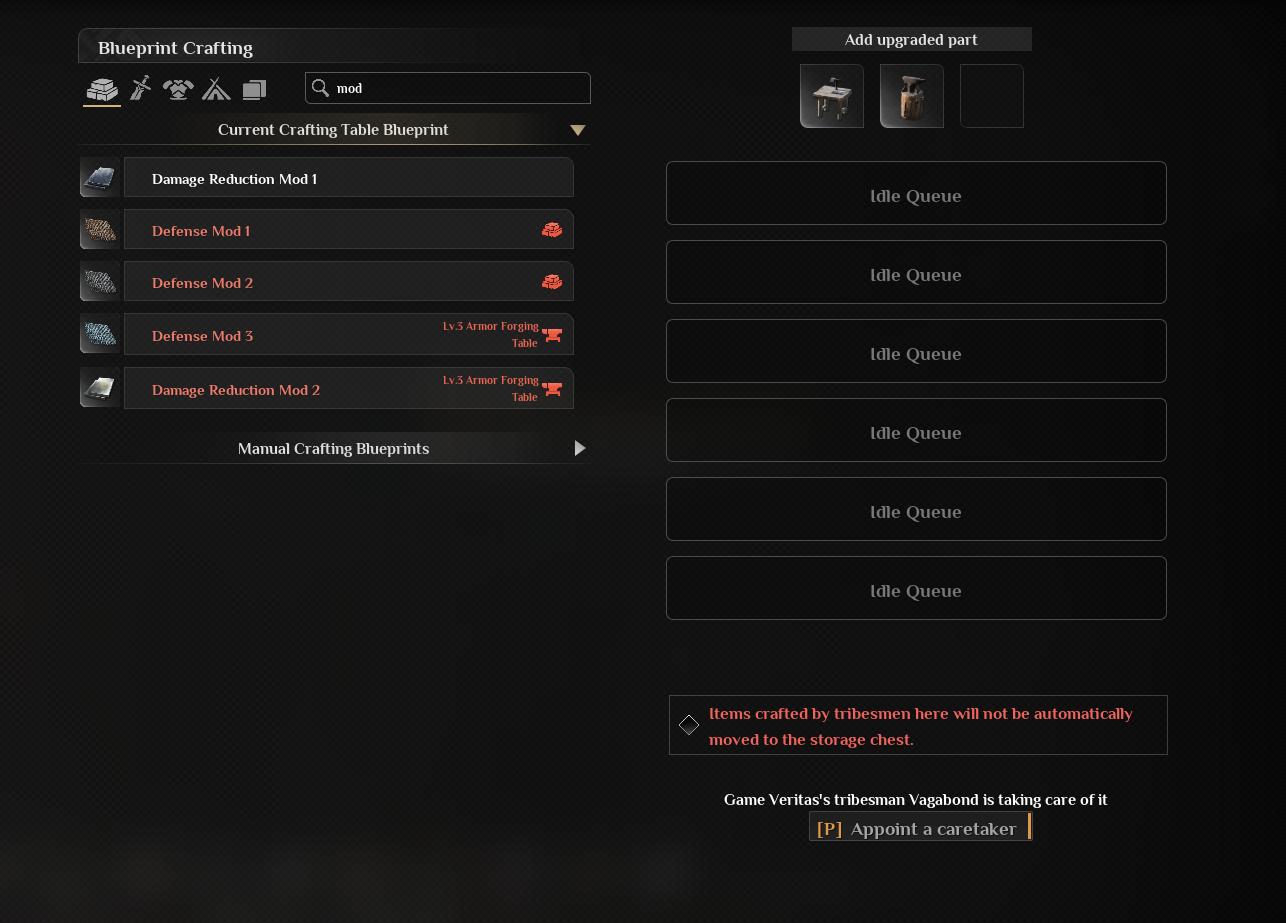Click the anvil icon beside Defense Mod 3
1286x923 pixels.
[x=552, y=335]
